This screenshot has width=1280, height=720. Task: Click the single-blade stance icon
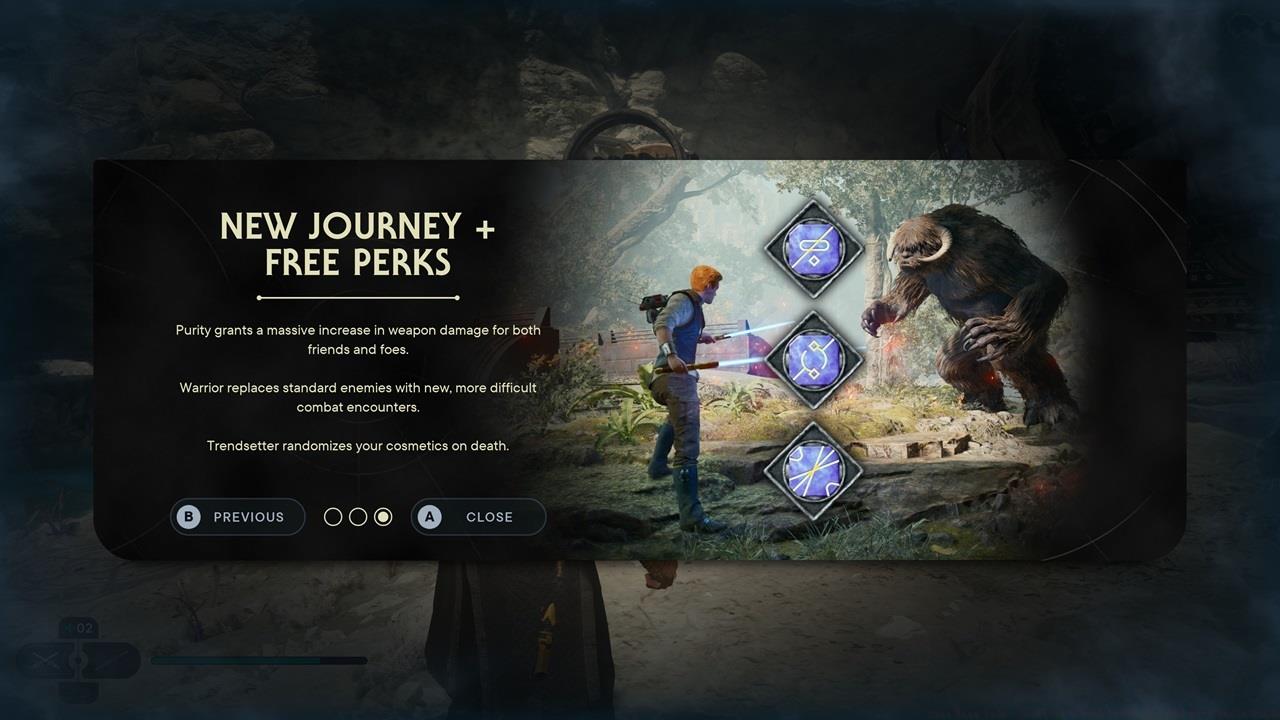tap(110, 660)
